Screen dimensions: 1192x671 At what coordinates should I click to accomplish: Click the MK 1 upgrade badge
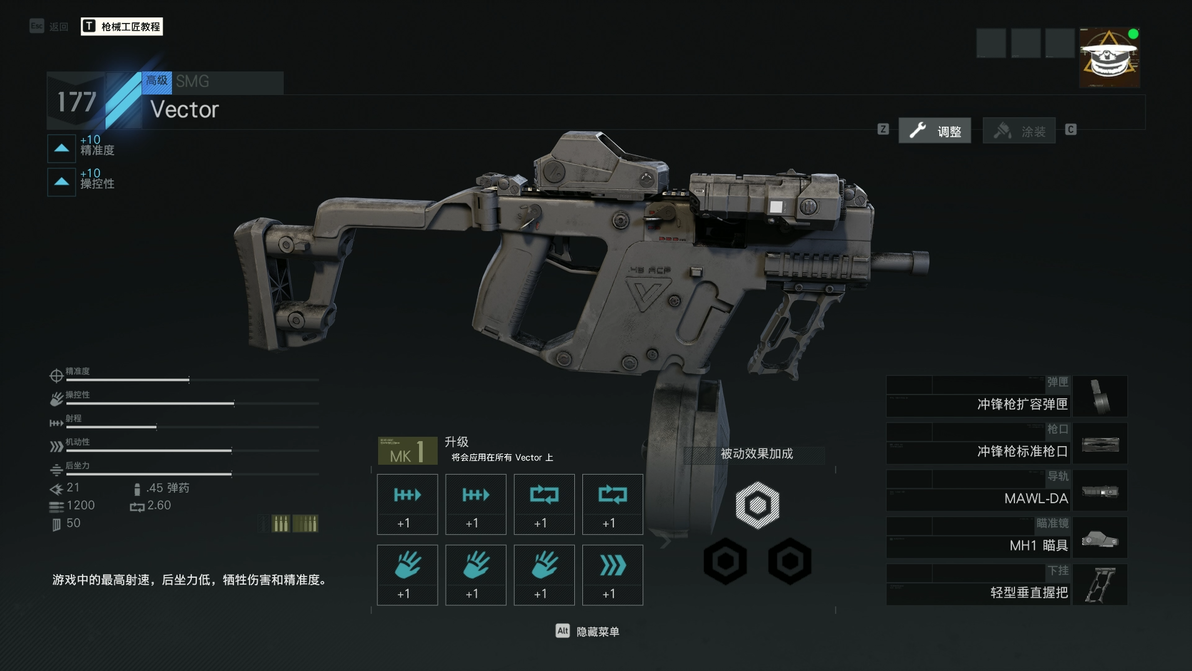(407, 452)
